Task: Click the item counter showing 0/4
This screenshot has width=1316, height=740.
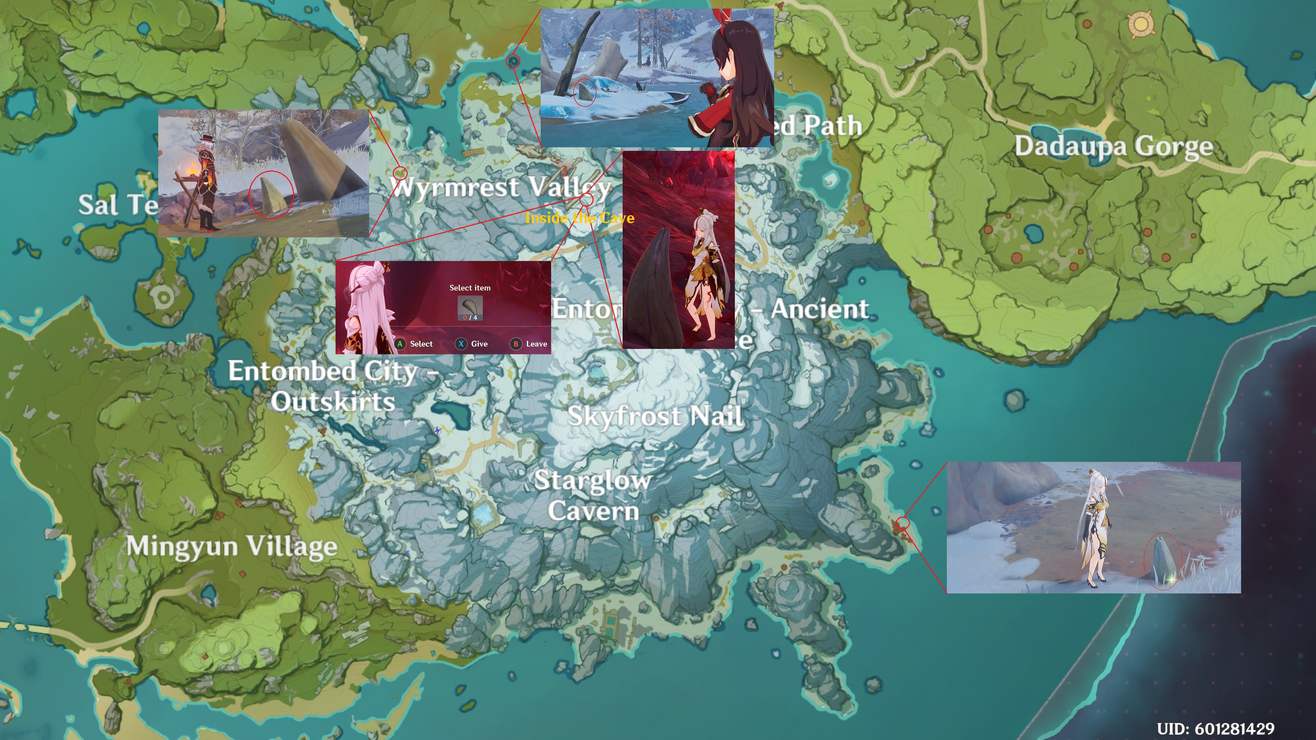Action: (472, 316)
